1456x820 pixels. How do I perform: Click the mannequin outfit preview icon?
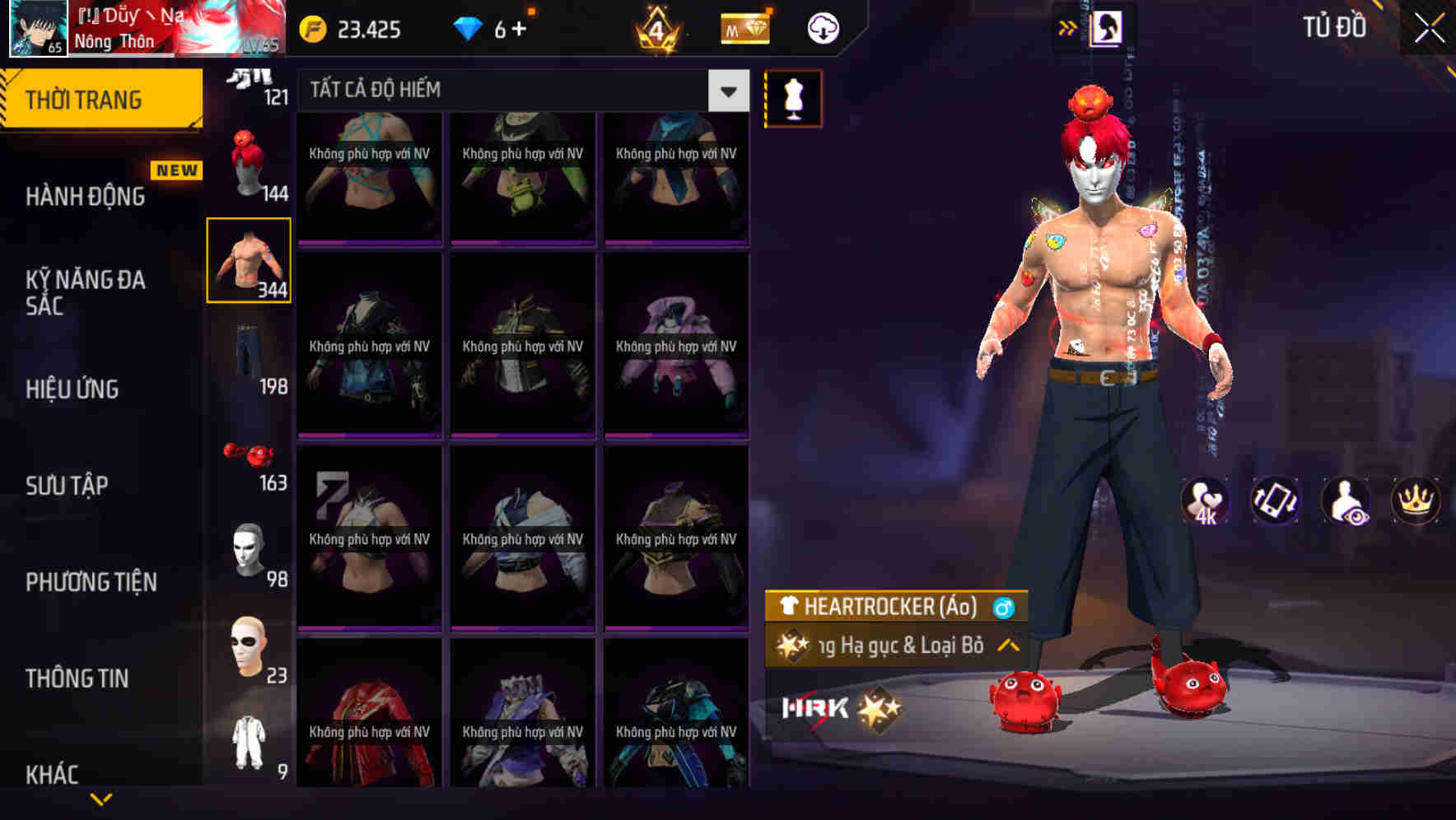794,98
